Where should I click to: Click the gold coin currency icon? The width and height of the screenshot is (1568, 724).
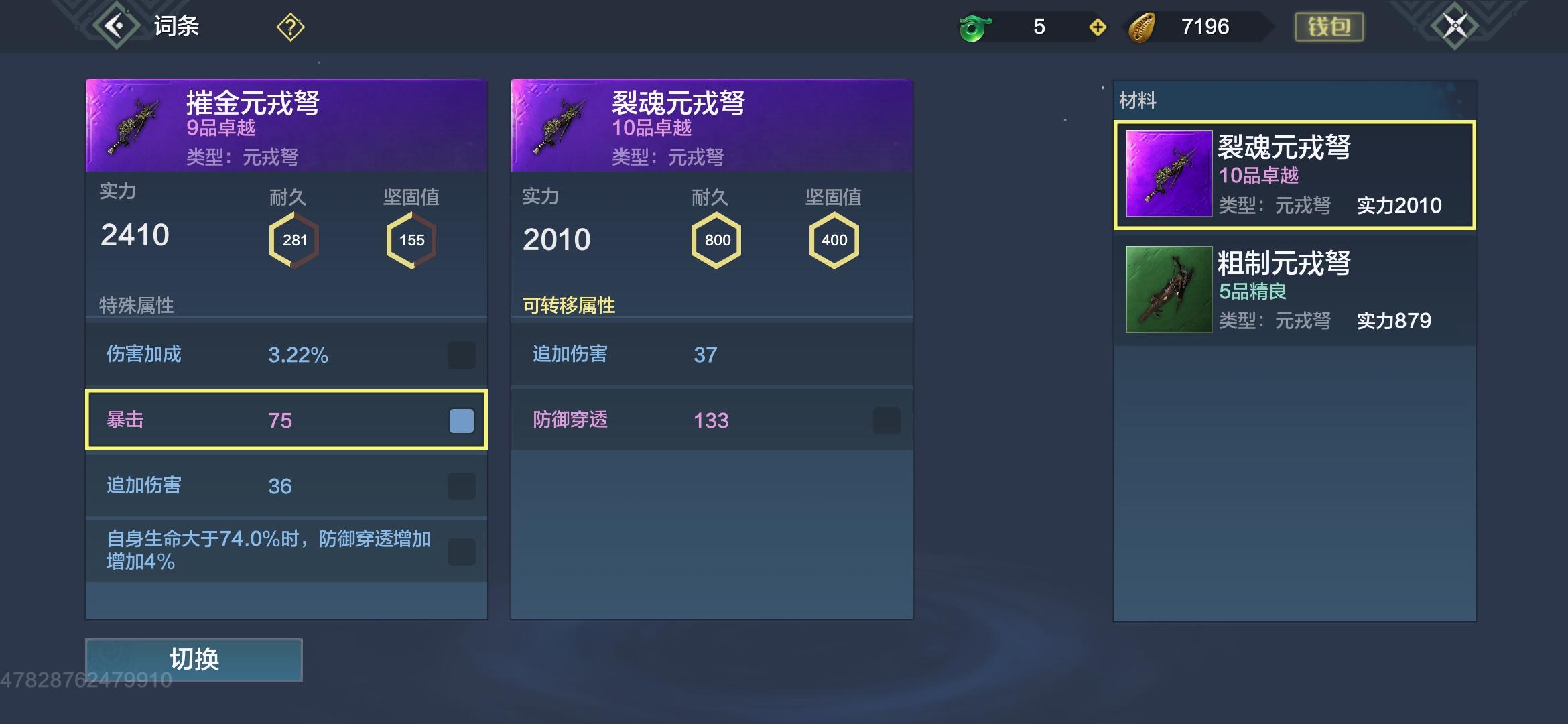1147,27
